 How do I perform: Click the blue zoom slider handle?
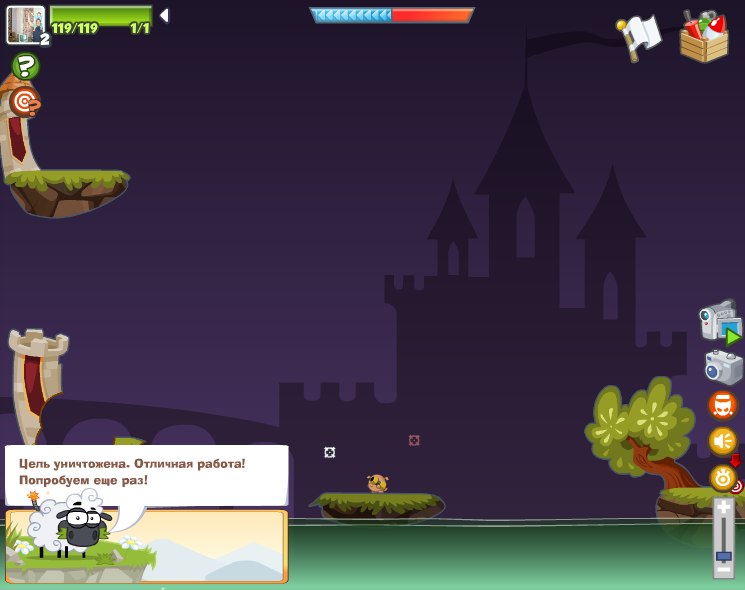pyautogui.click(x=723, y=555)
